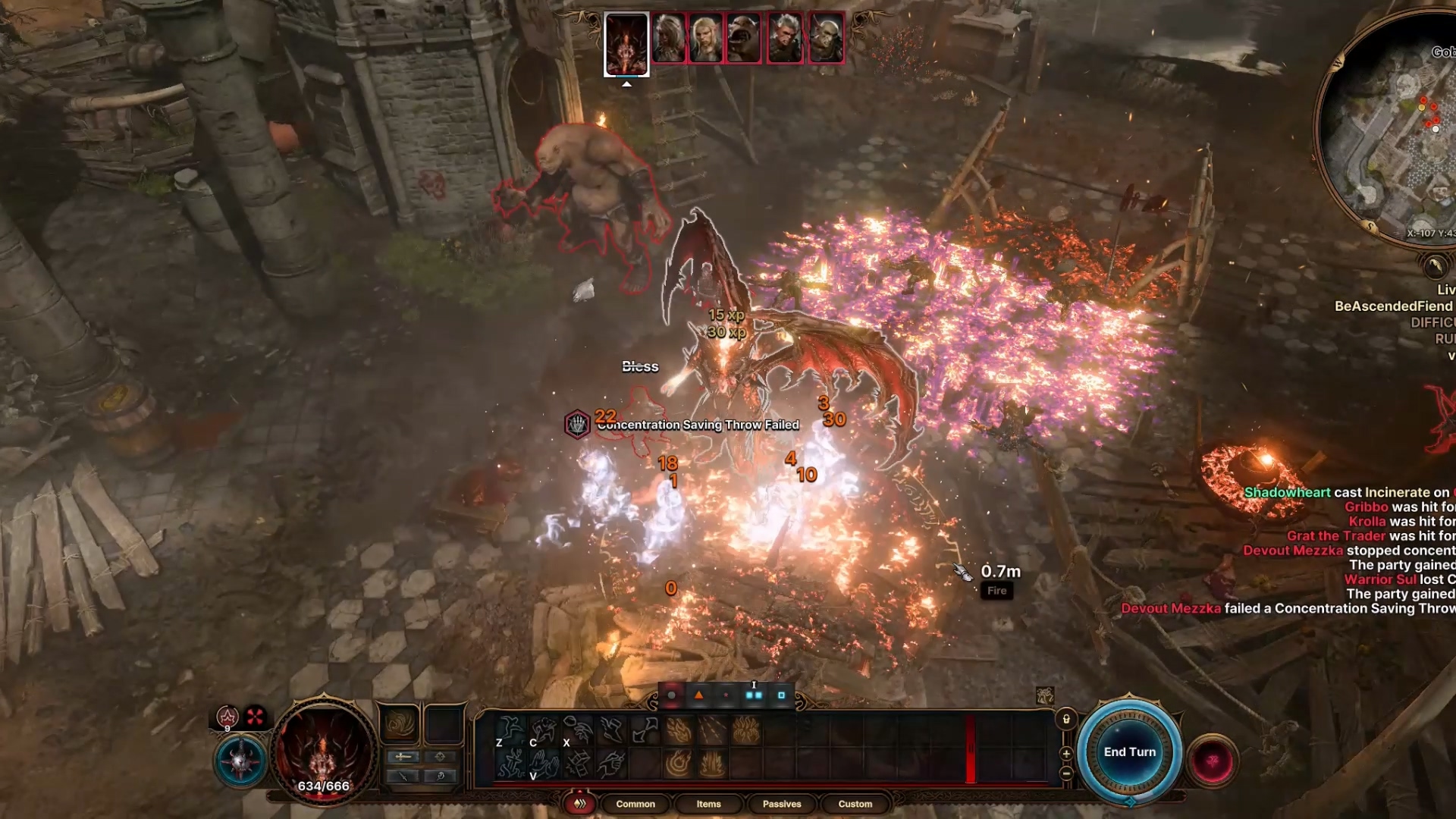The width and height of the screenshot is (1456, 819).
Task: Click the ogre portrait in turn order
Action: pos(744,38)
